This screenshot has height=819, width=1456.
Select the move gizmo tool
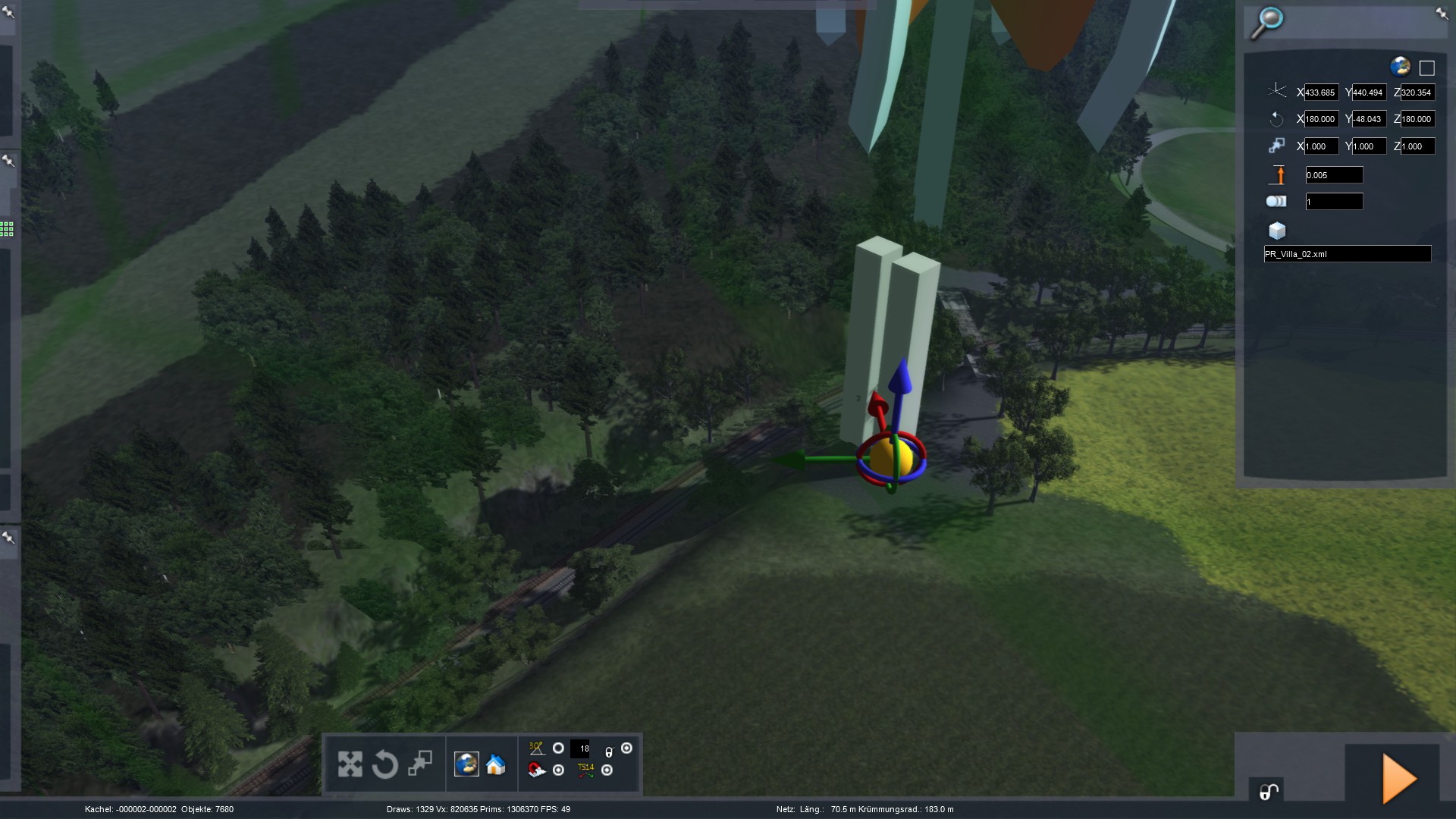[x=350, y=764]
